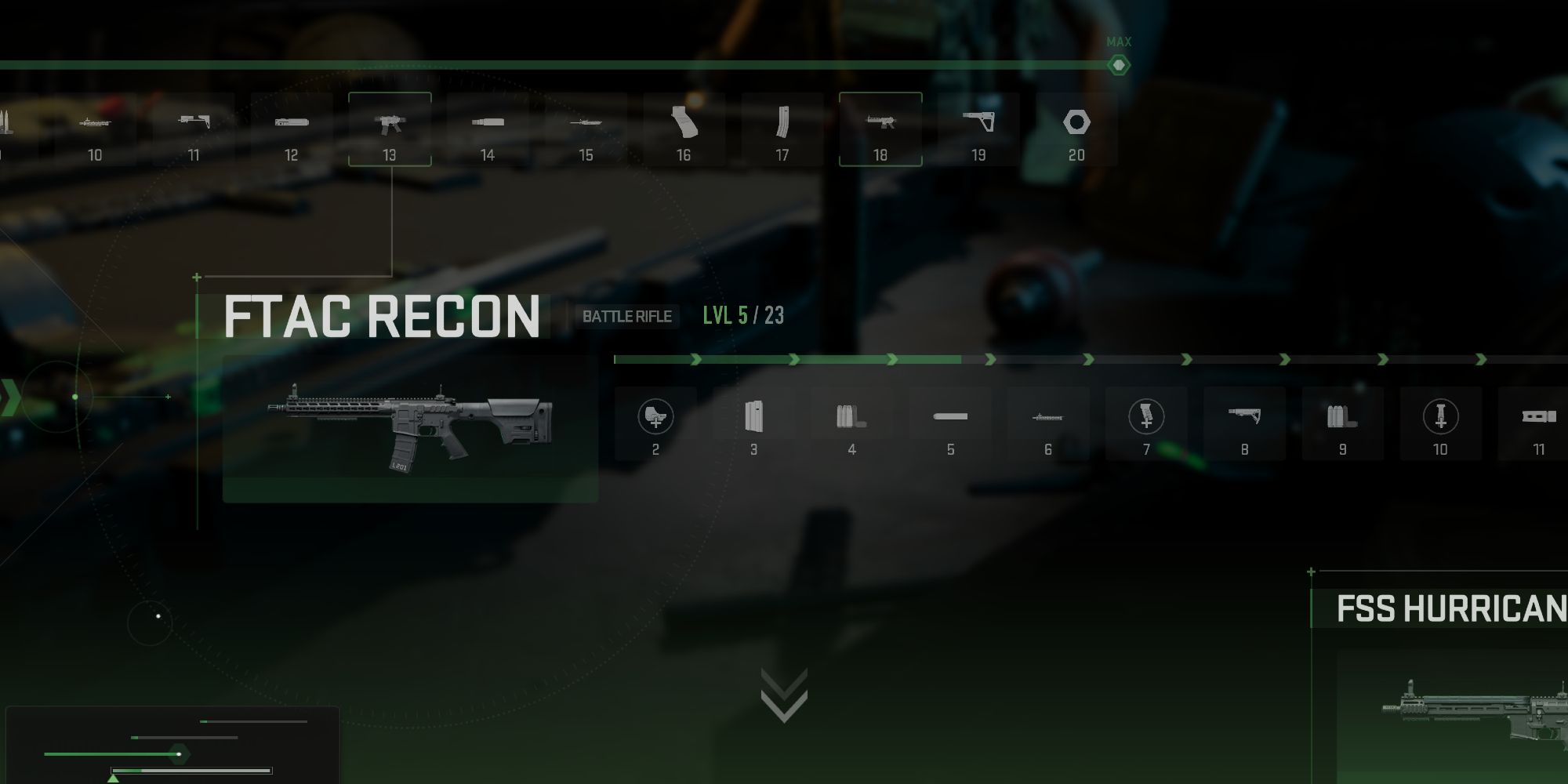
Task: Select the folding stock unlock at level 19
Action: coord(978,124)
